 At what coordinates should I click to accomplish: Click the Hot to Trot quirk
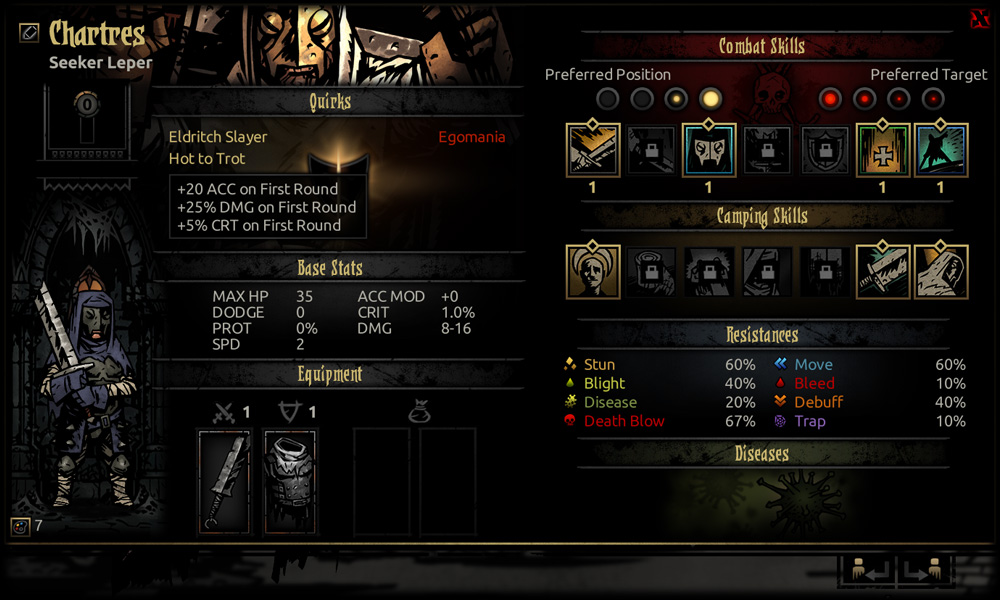[x=207, y=158]
